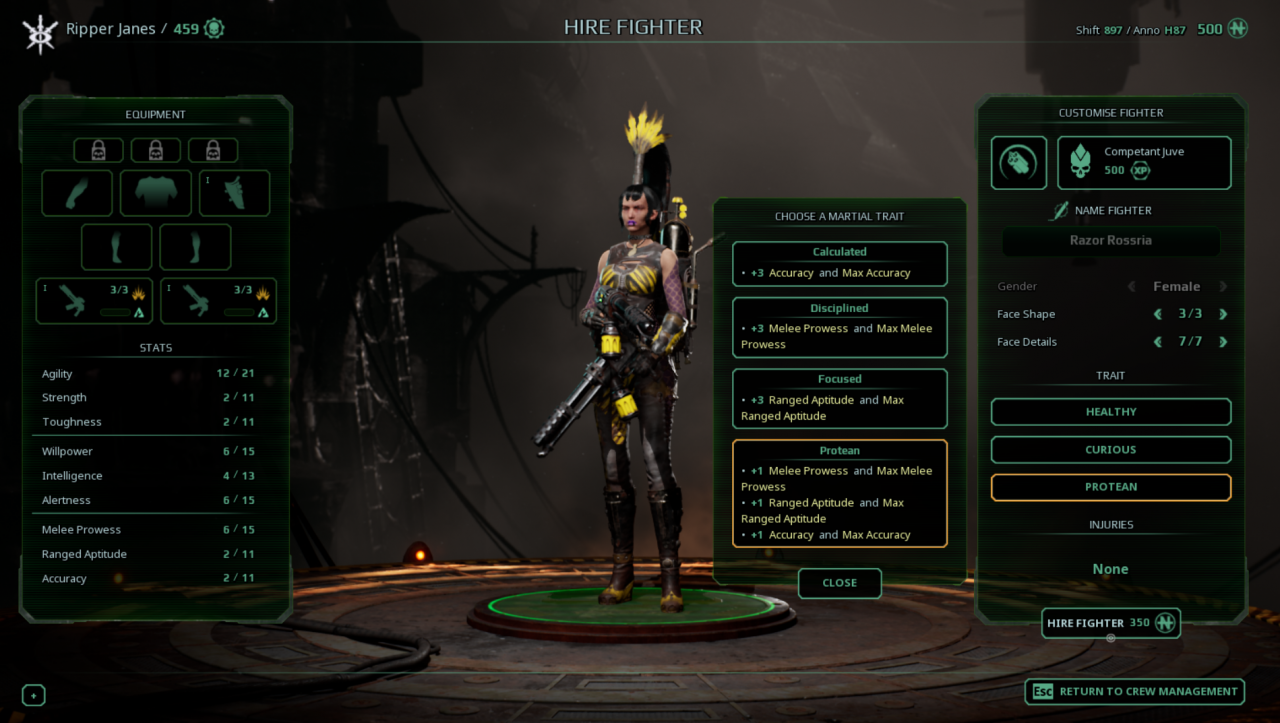Screen dimensions: 1280x723
Task: Switch to next Face Details option
Action: tap(1222, 342)
